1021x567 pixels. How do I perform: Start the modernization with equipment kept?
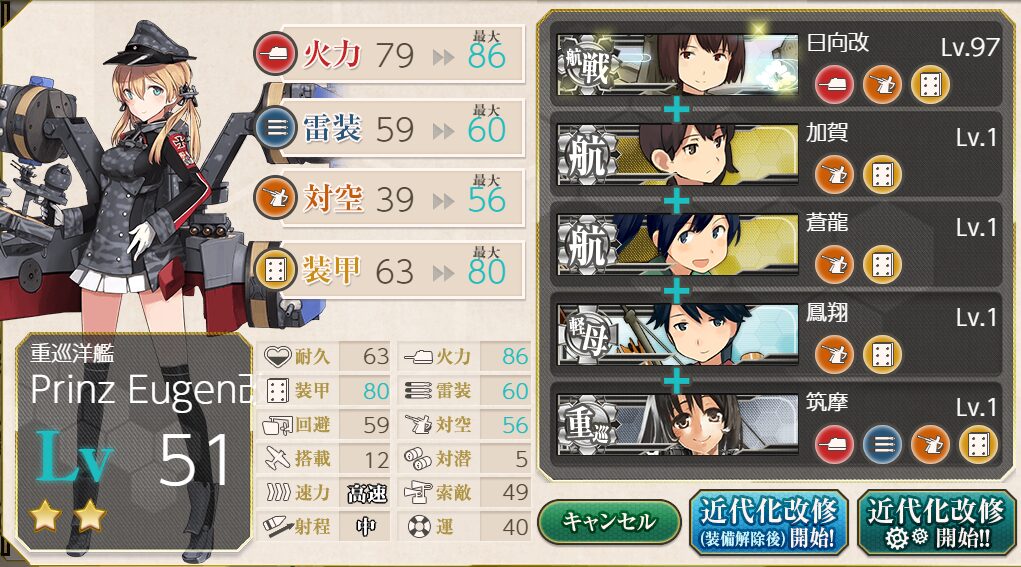click(935, 523)
